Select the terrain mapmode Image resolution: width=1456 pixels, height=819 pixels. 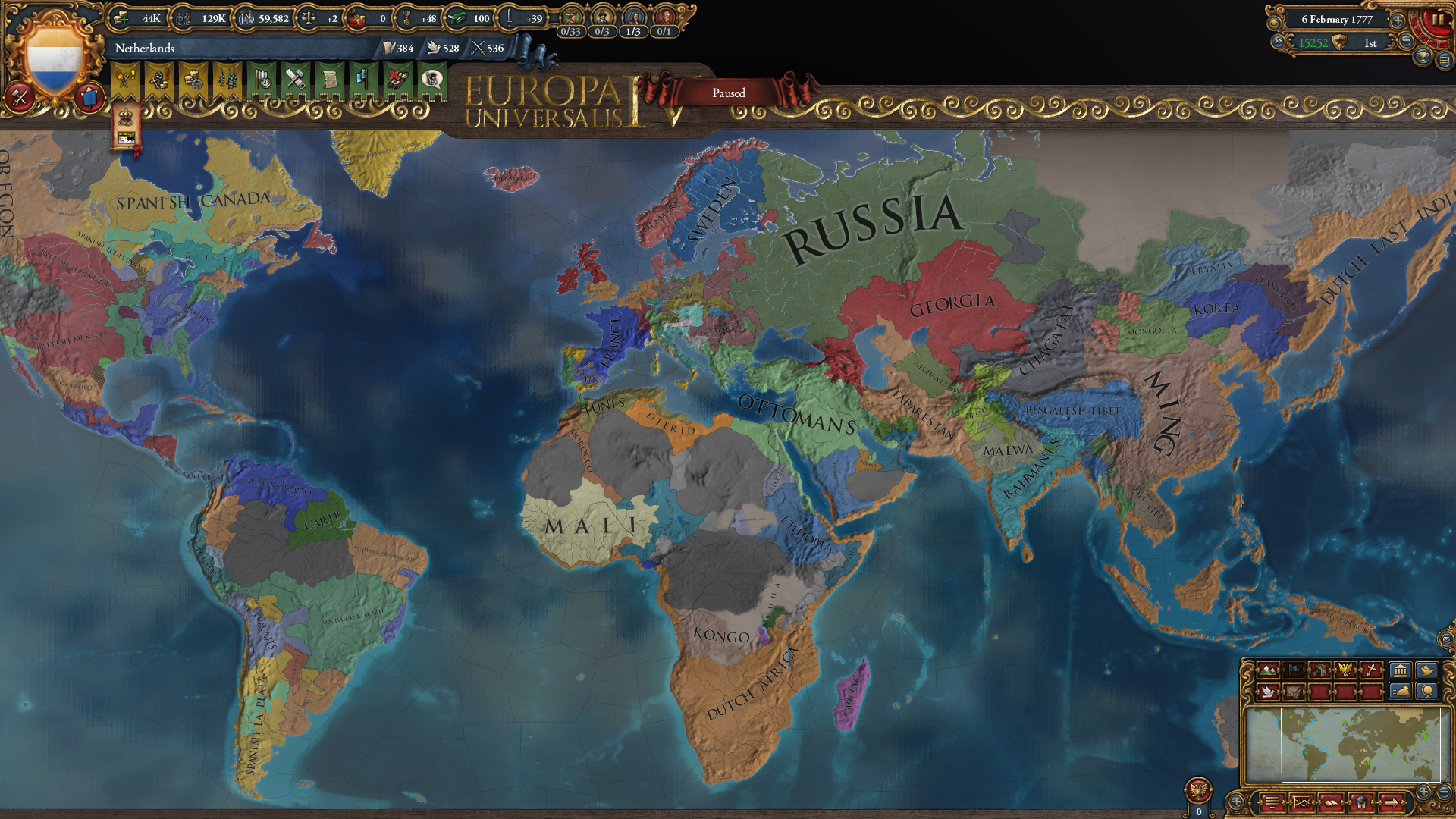point(1268,670)
